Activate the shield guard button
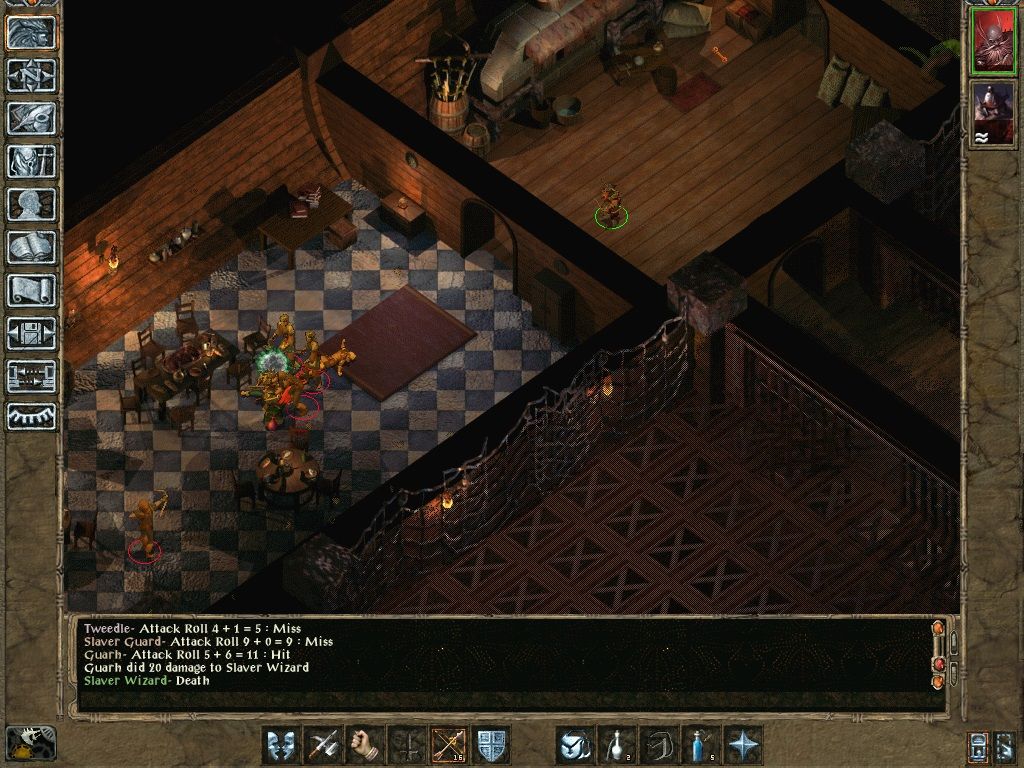The height and width of the screenshot is (768, 1024). (x=492, y=745)
